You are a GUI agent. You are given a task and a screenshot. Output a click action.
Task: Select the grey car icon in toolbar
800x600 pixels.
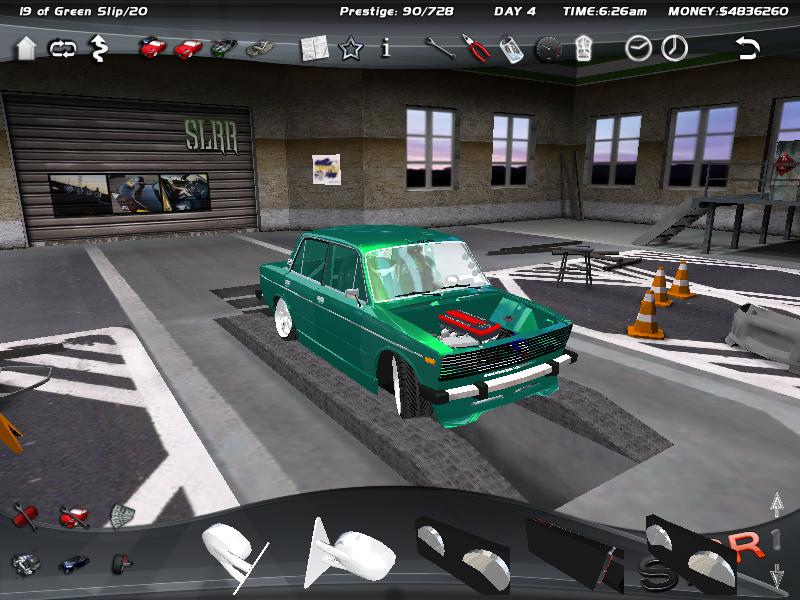coord(260,48)
